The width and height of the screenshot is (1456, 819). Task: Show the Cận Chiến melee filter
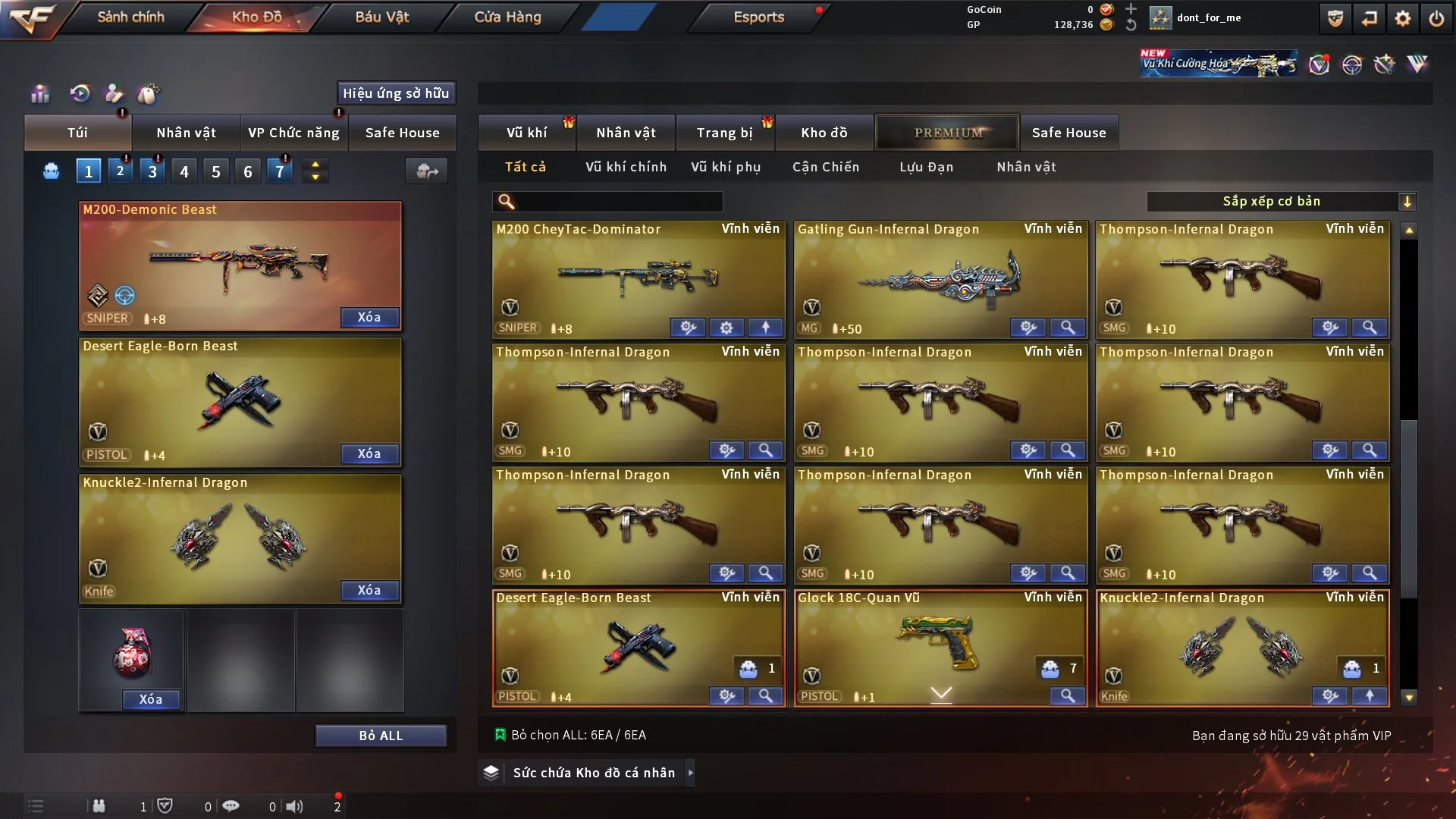click(826, 167)
